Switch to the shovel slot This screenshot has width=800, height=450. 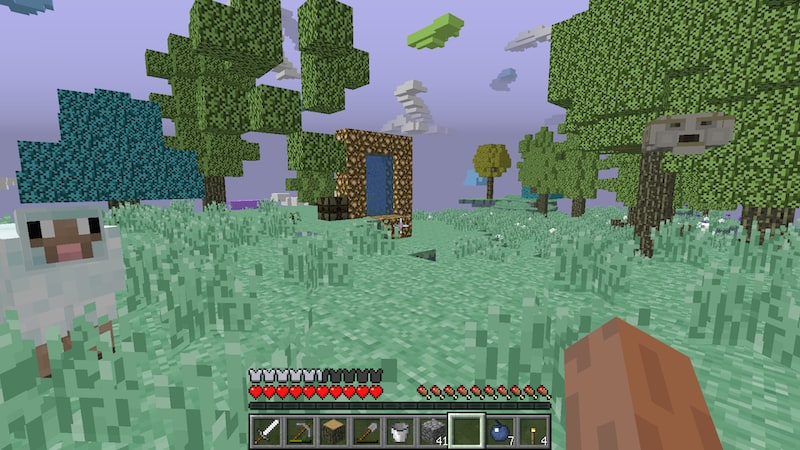tap(367, 431)
